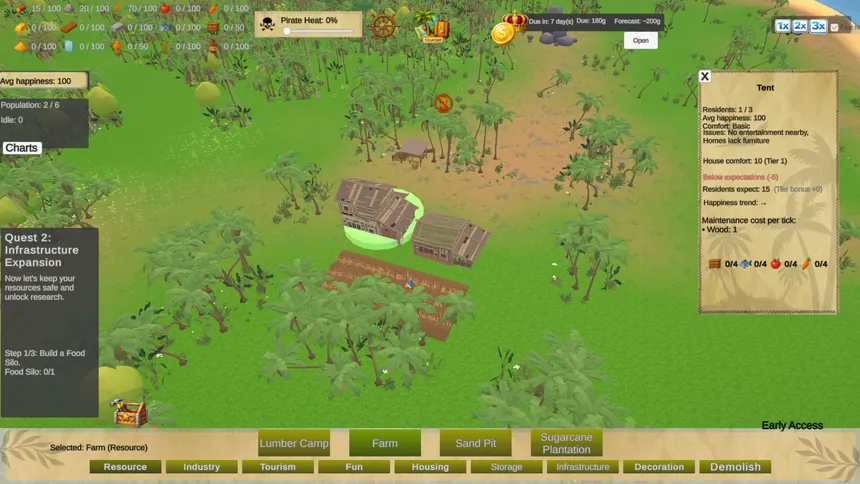Open the ship's wheel menu
860x484 pixels.
(384, 27)
